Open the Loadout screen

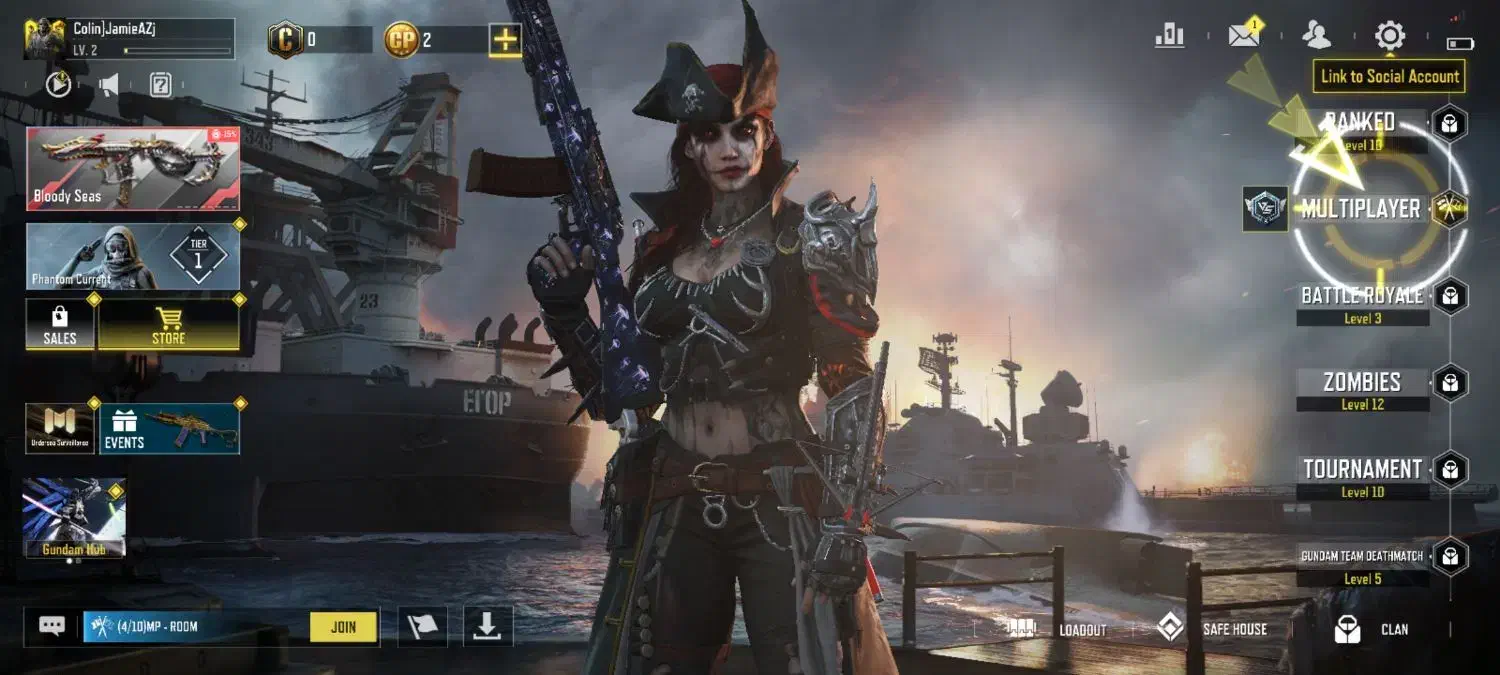click(1061, 629)
